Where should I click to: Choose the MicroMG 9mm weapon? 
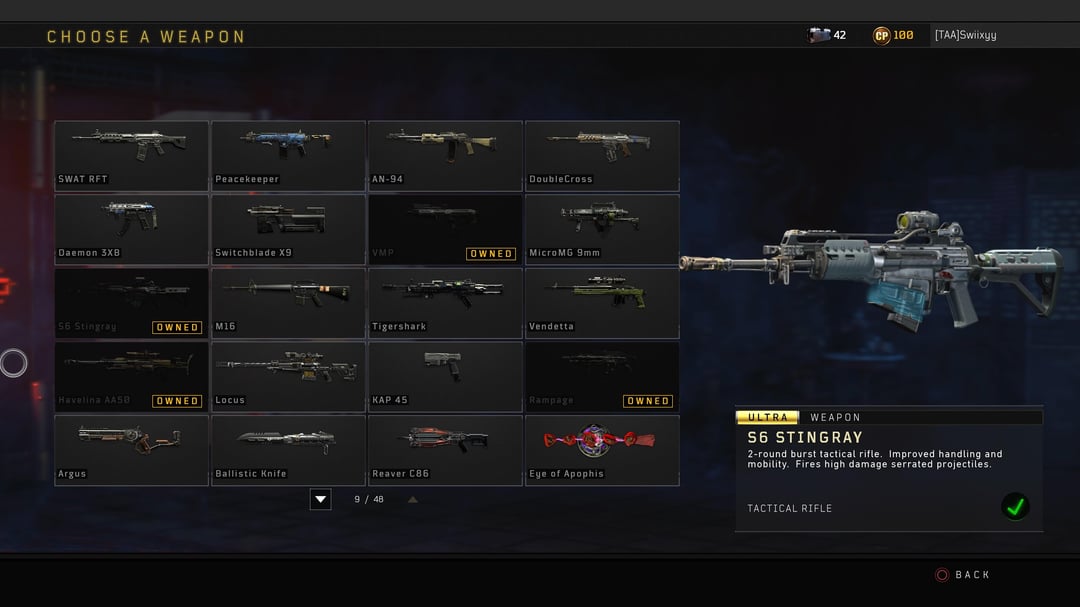click(x=602, y=229)
